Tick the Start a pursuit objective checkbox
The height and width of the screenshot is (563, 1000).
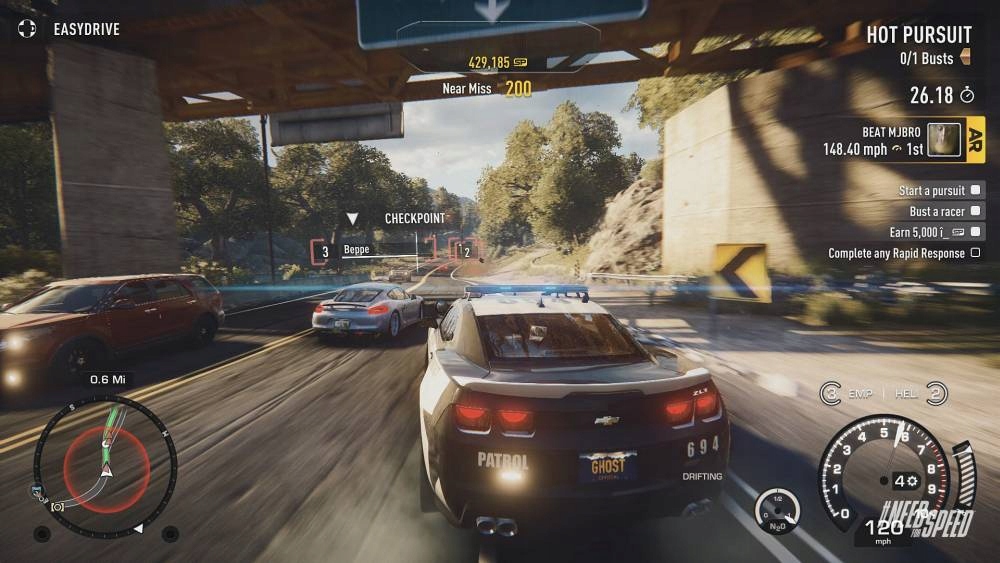[x=976, y=190]
